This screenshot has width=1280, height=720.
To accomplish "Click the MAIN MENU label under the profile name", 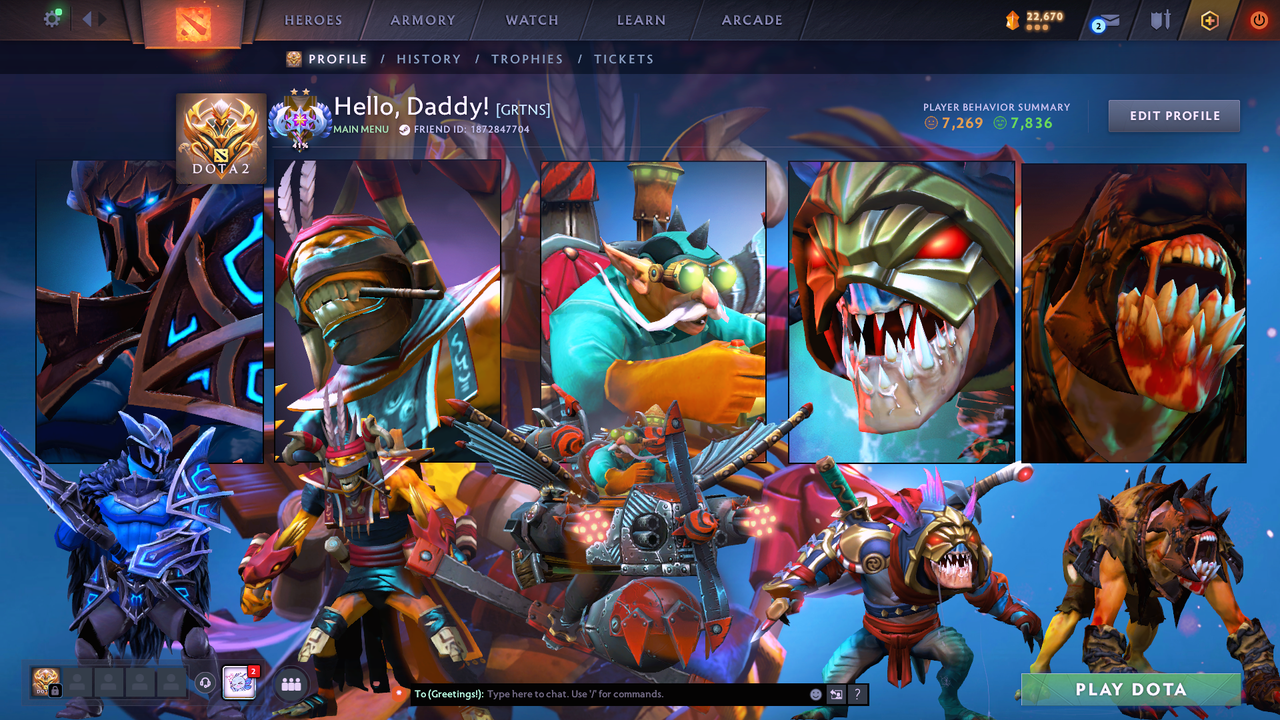I will pos(360,129).
